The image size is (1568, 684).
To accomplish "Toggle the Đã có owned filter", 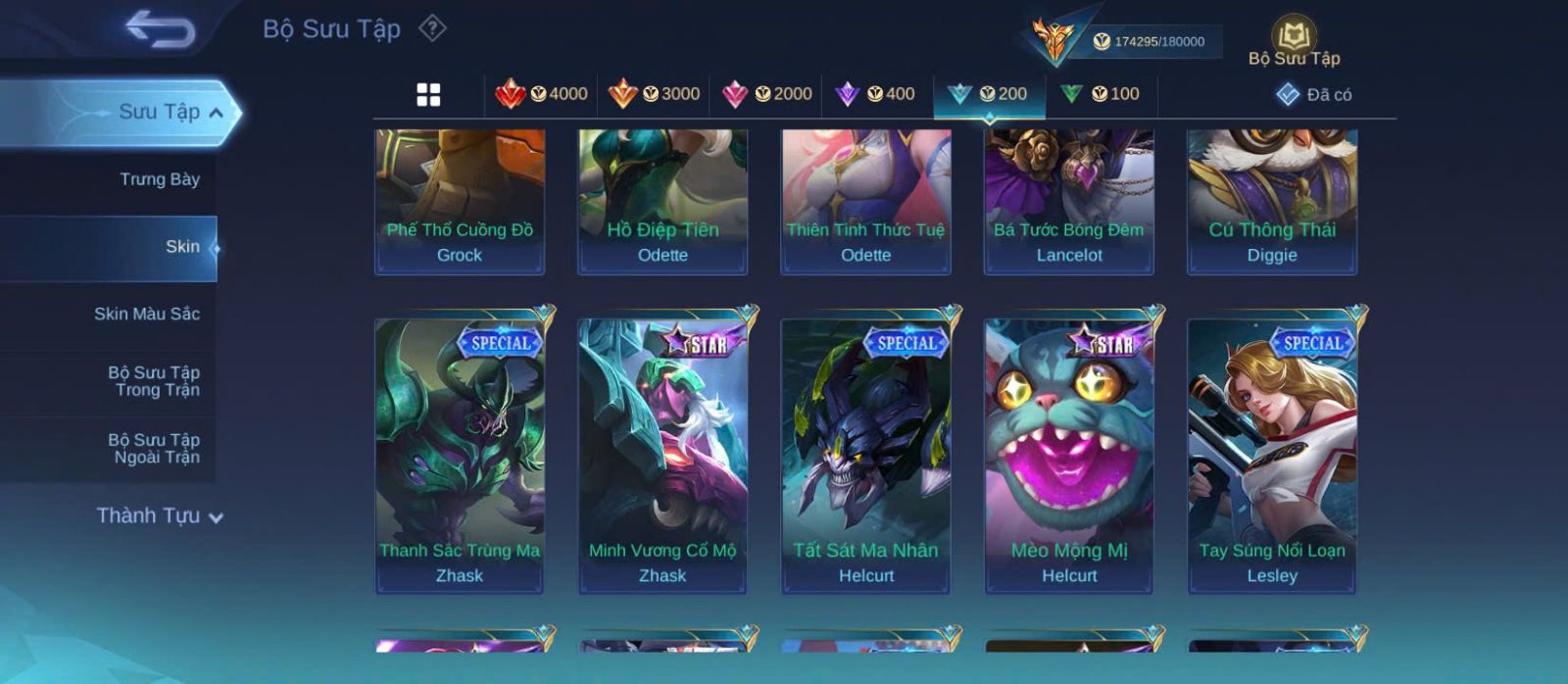I will pos(1314,95).
